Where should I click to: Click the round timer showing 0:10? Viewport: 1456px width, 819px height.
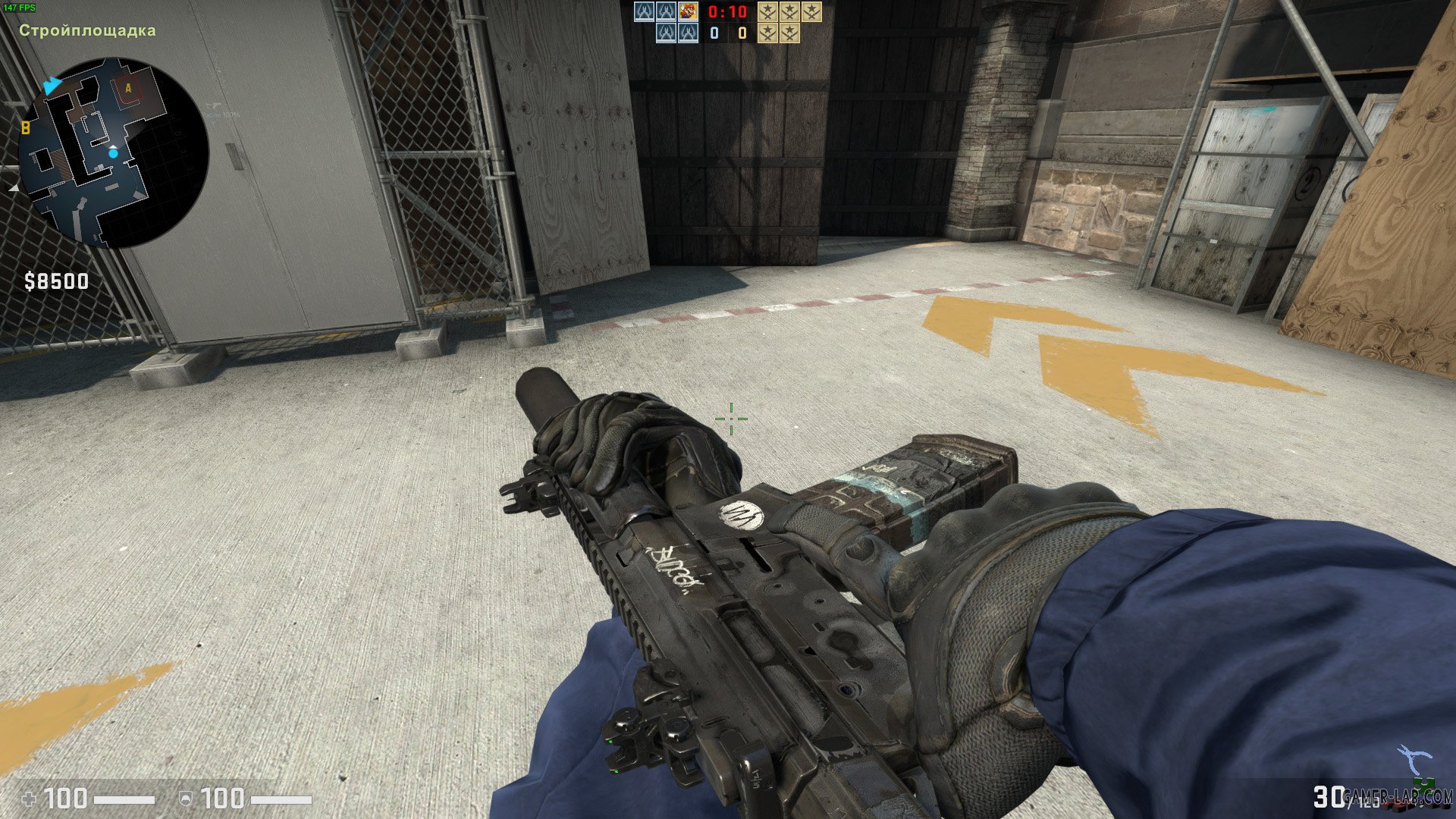726,11
